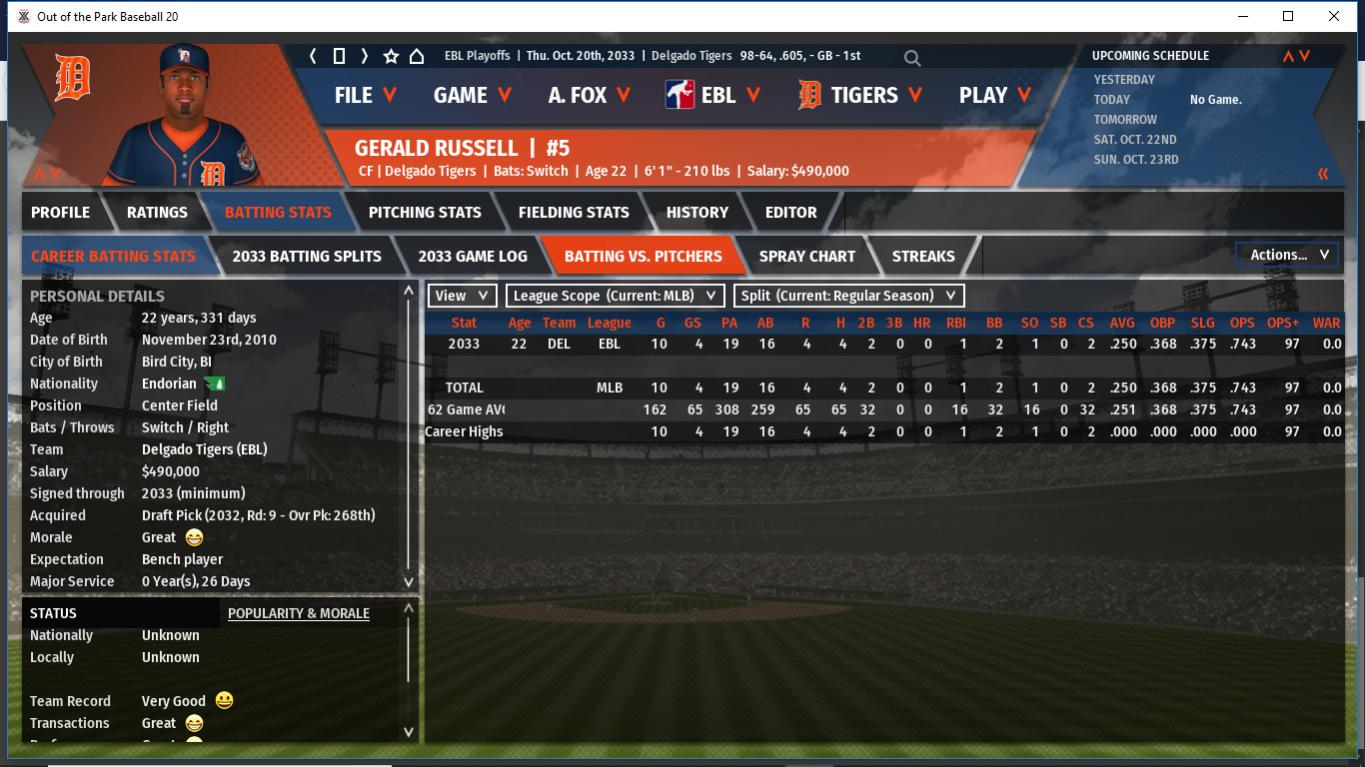Image resolution: width=1365 pixels, height=767 pixels.
Task: View 2033 BATTING SPLITS
Action: [306, 256]
